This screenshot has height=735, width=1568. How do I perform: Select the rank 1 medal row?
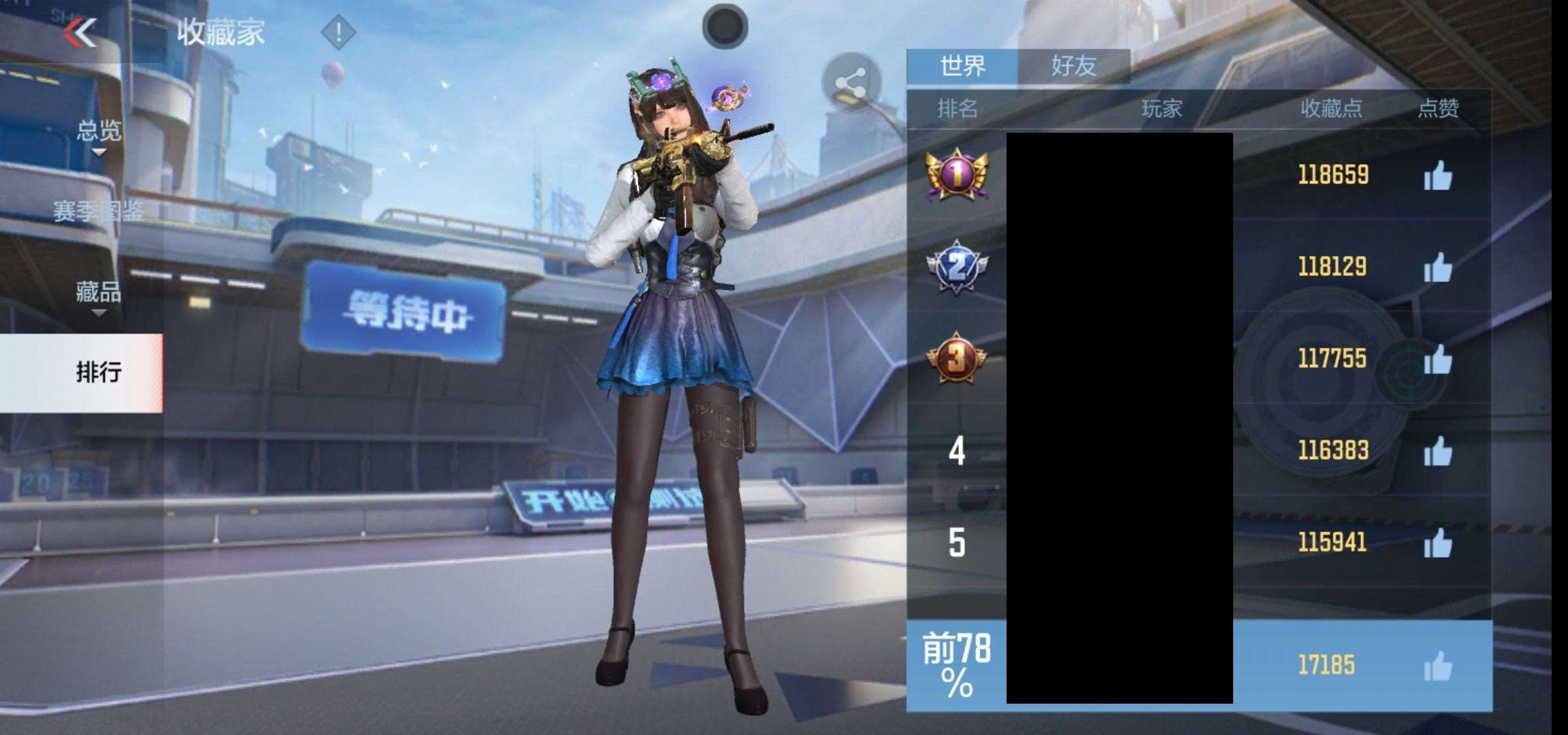click(956, 175)
